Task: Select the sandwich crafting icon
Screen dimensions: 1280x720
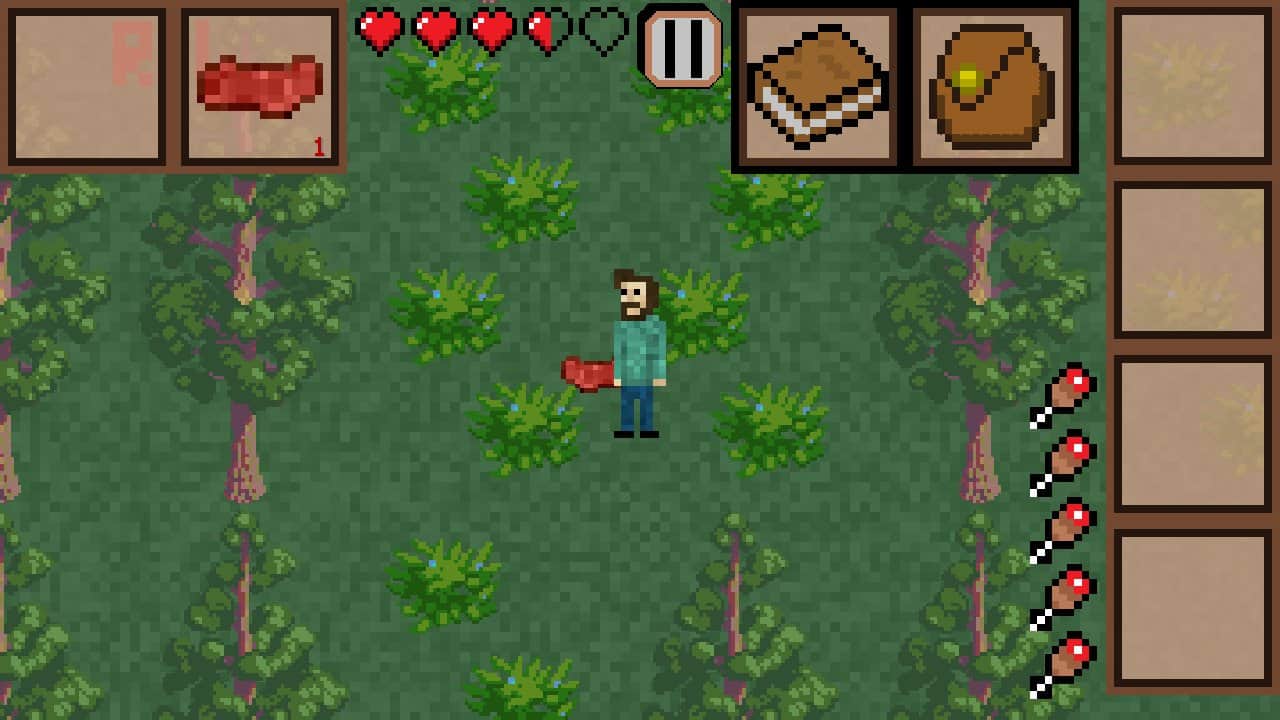Action: pyautogui.click(x=815, y=85)
